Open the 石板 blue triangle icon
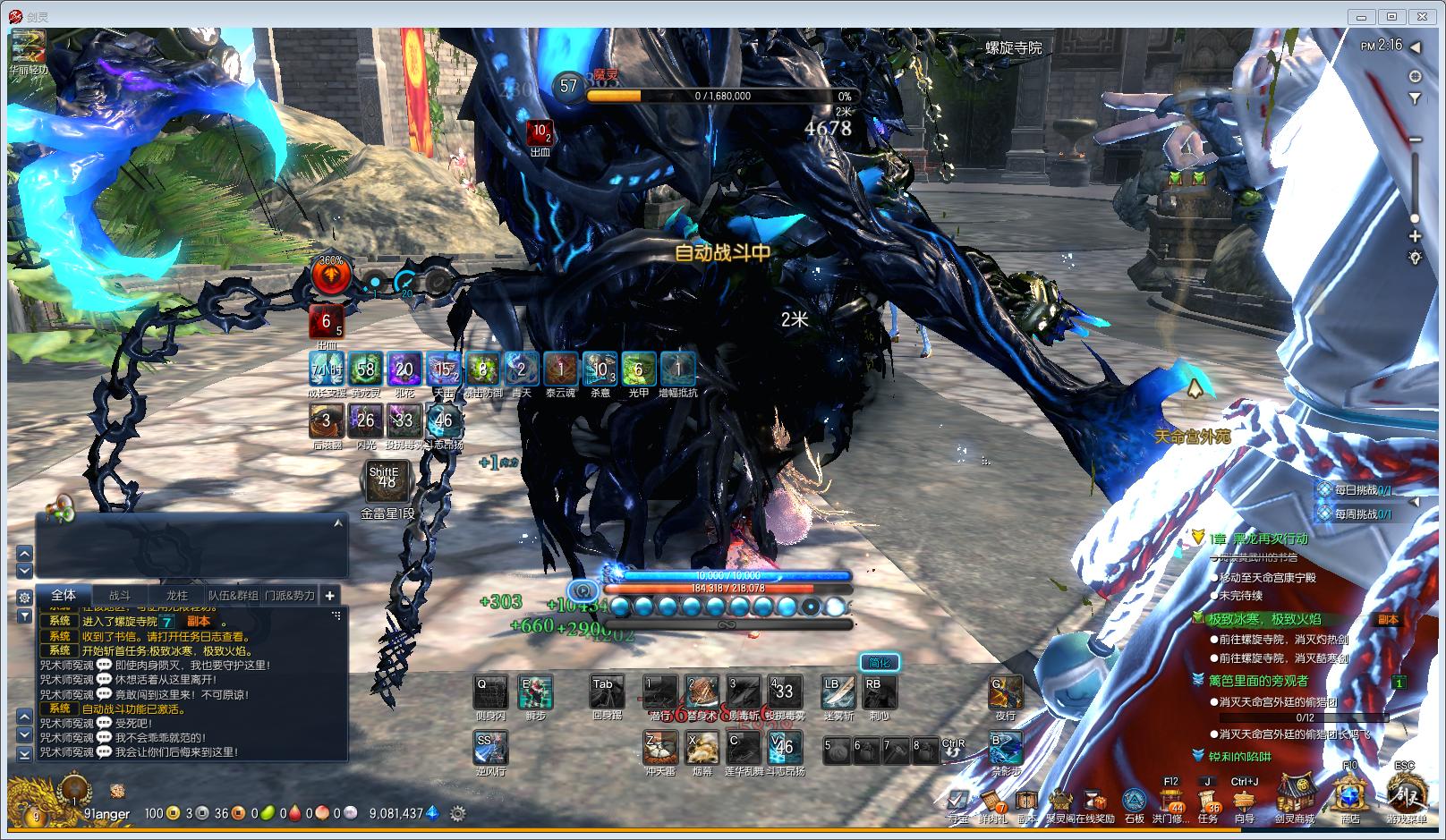 pos(1135,801)
